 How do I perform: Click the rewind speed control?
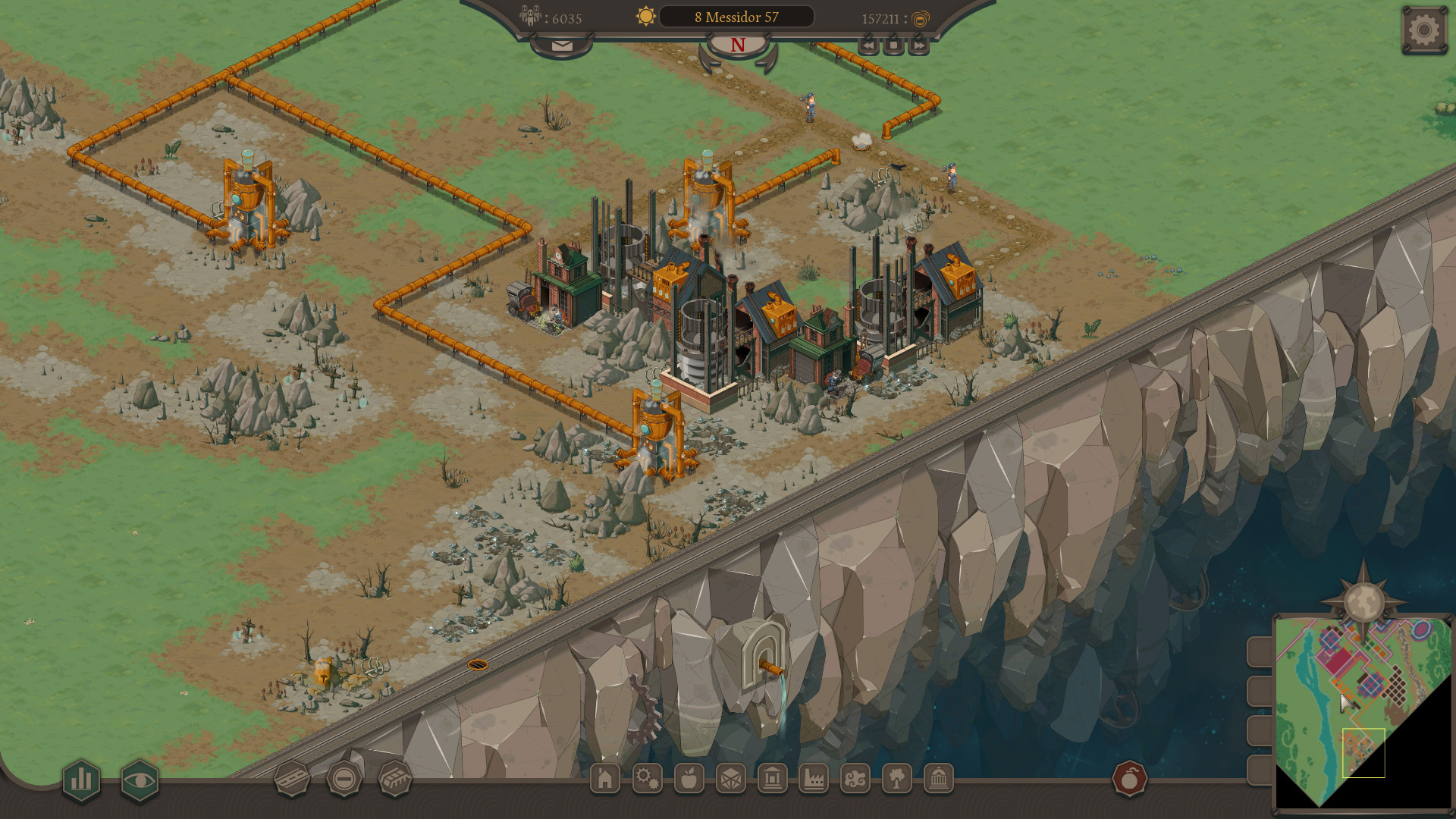pos(868,46)
